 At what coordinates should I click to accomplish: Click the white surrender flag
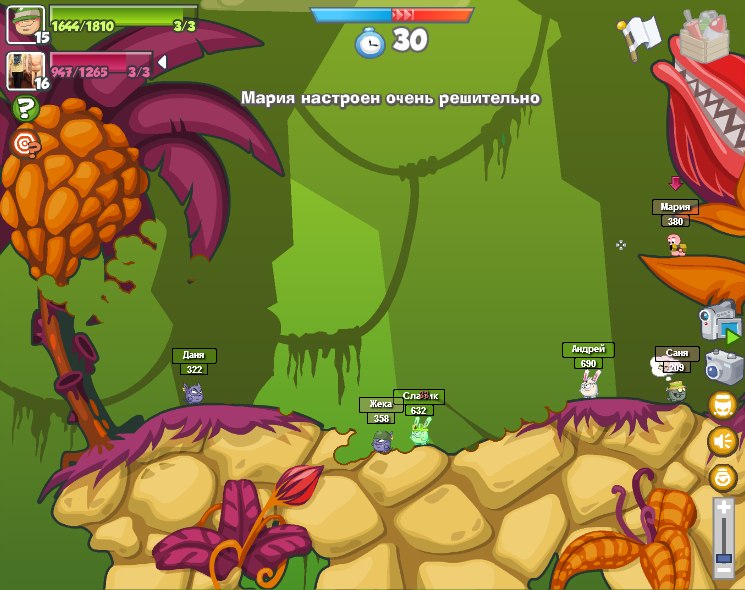click(x=641, y=33)
